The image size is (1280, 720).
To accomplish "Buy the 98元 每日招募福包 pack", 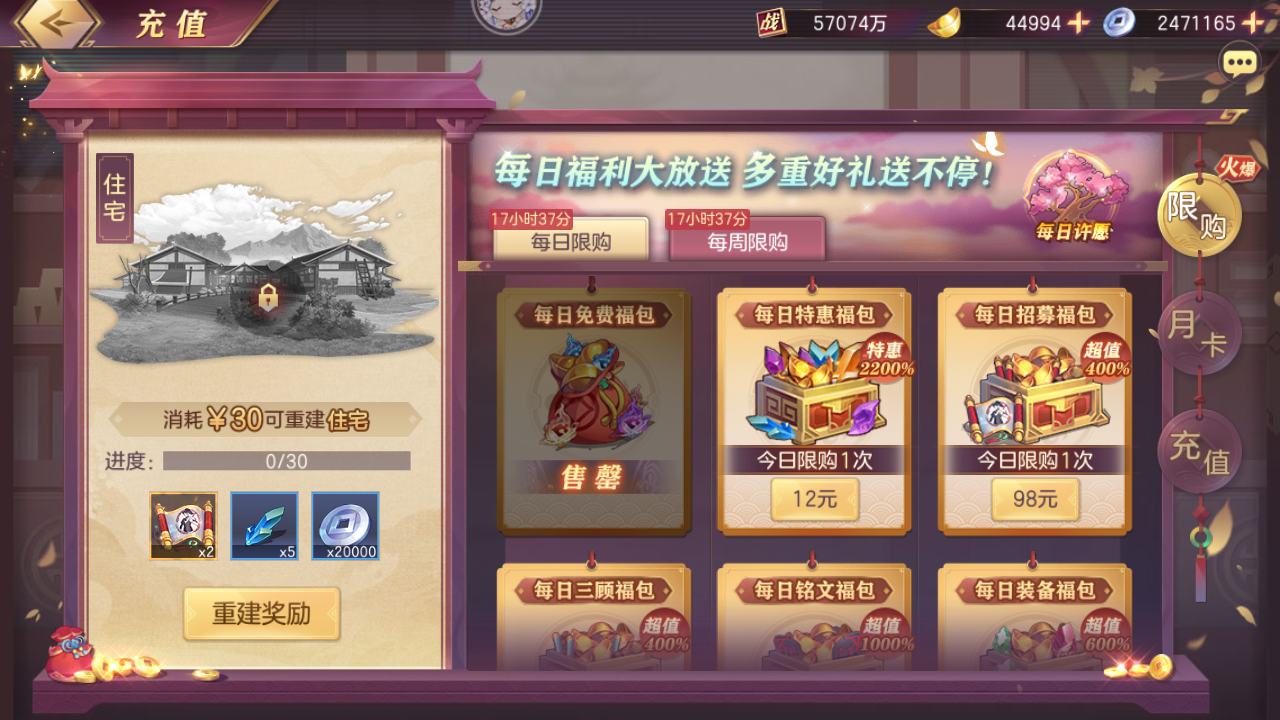I will click(x=1034, y=499).
